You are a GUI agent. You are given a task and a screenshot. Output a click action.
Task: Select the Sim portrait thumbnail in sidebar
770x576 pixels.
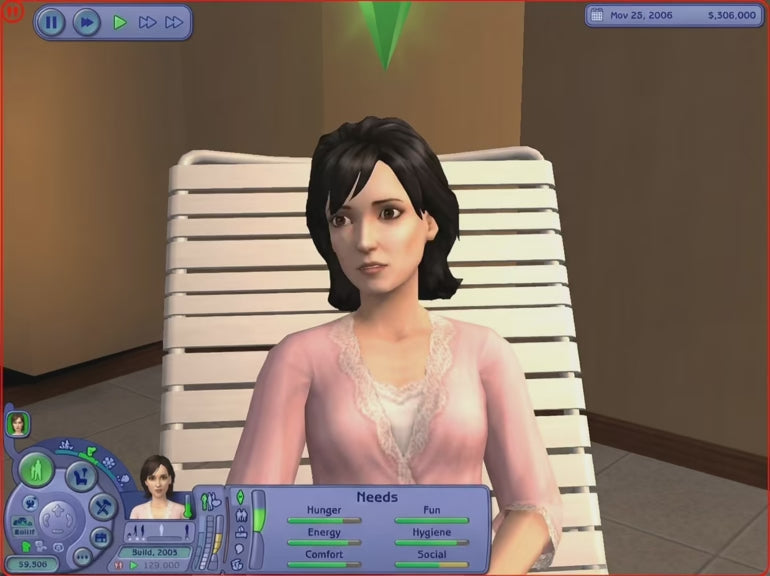click(x=18, y=424)
